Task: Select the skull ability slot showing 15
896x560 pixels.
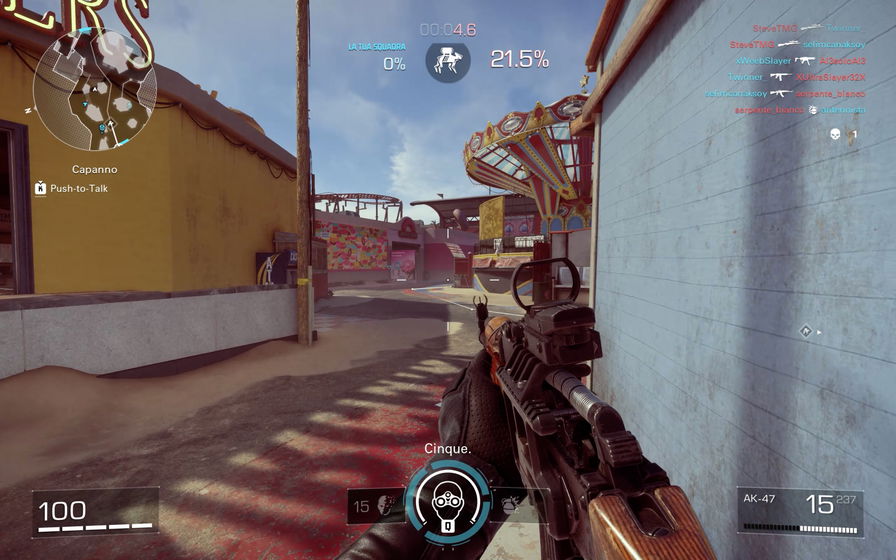Action: (x=377, y=507)
